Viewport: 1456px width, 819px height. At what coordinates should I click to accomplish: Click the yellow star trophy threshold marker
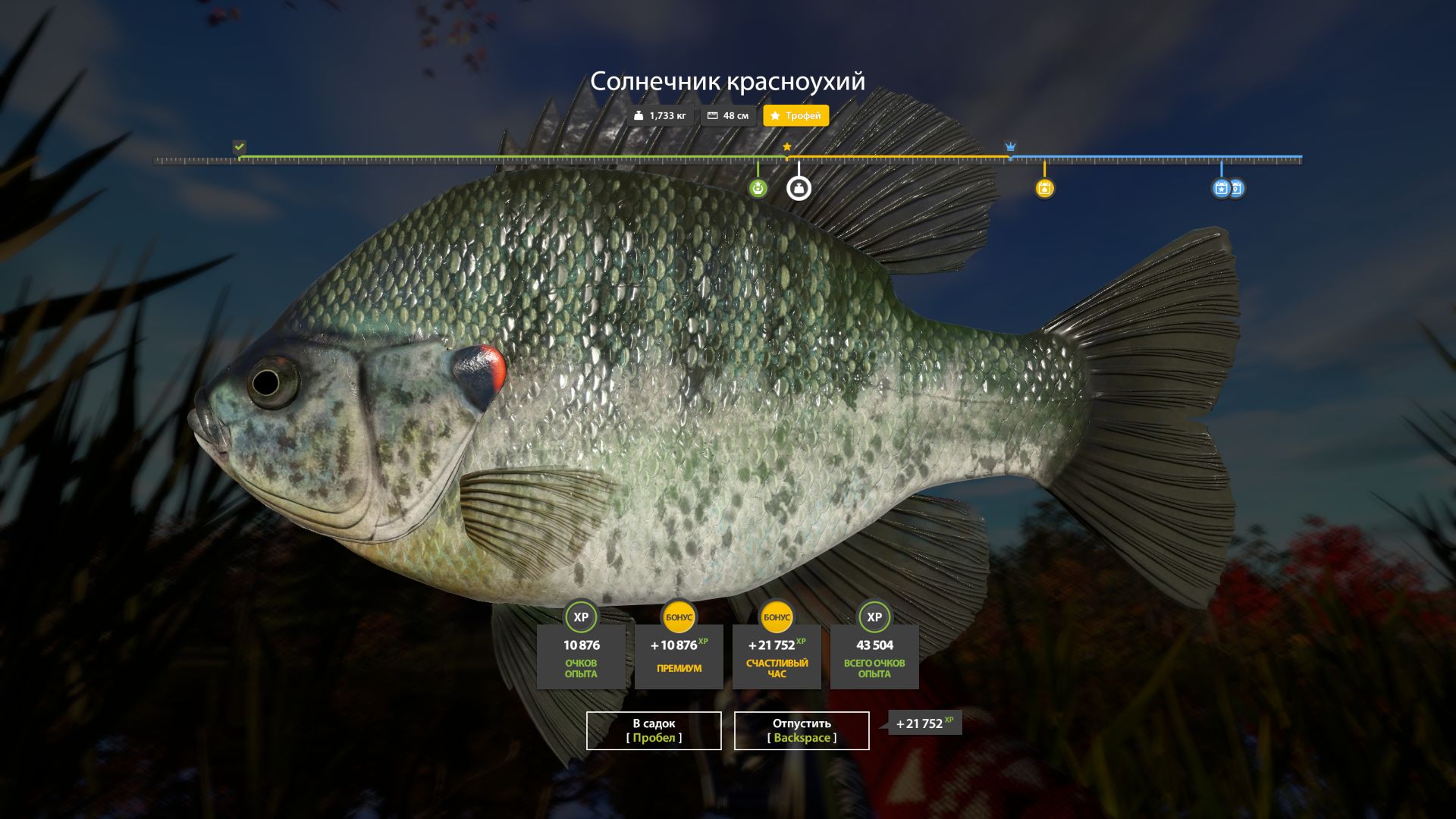[x=787, y=145]
